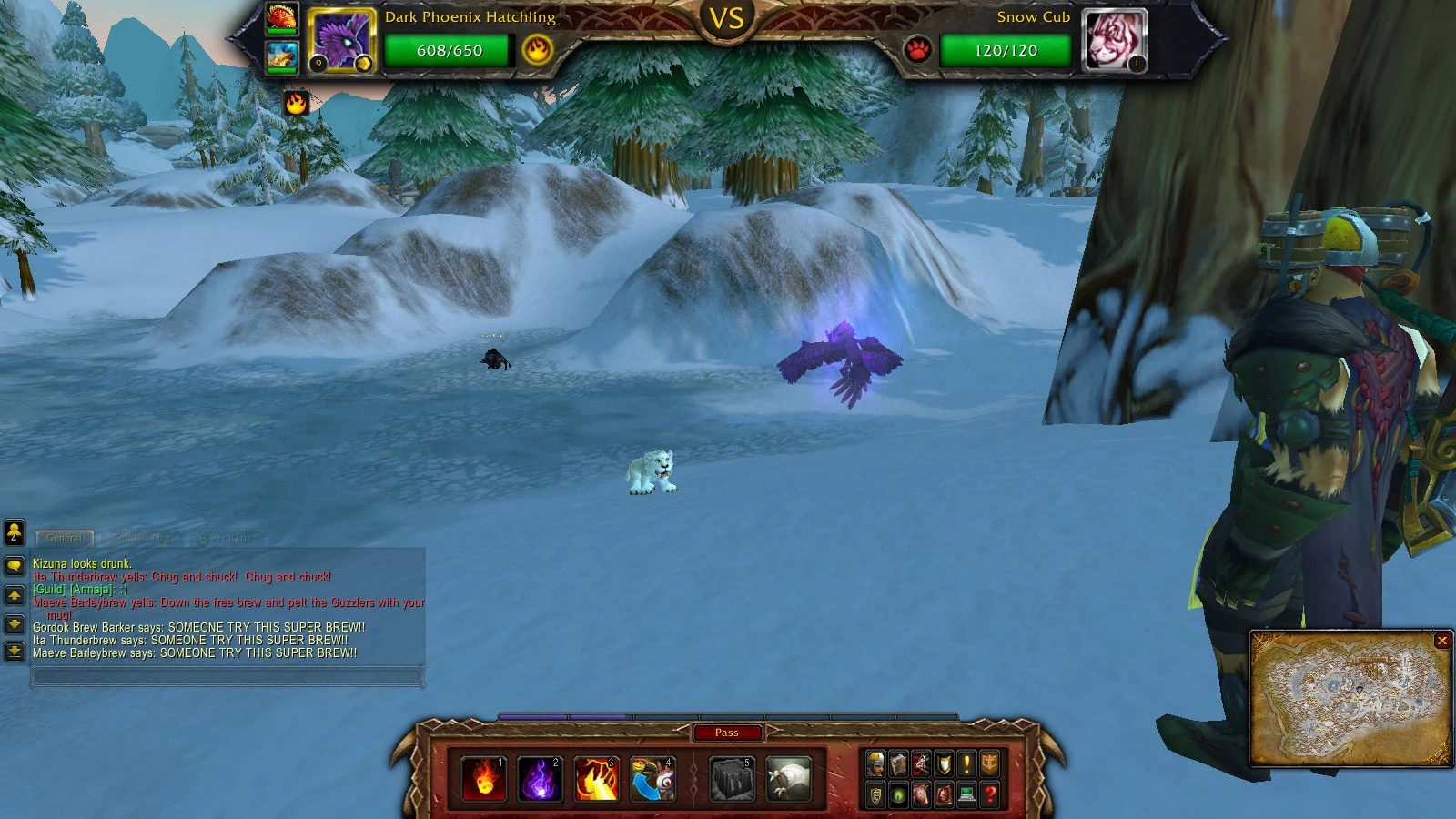This screenshot has height=819, width=1456.
Task: Open the Spellbook icon in the micro menu
Action: [899, 763]
